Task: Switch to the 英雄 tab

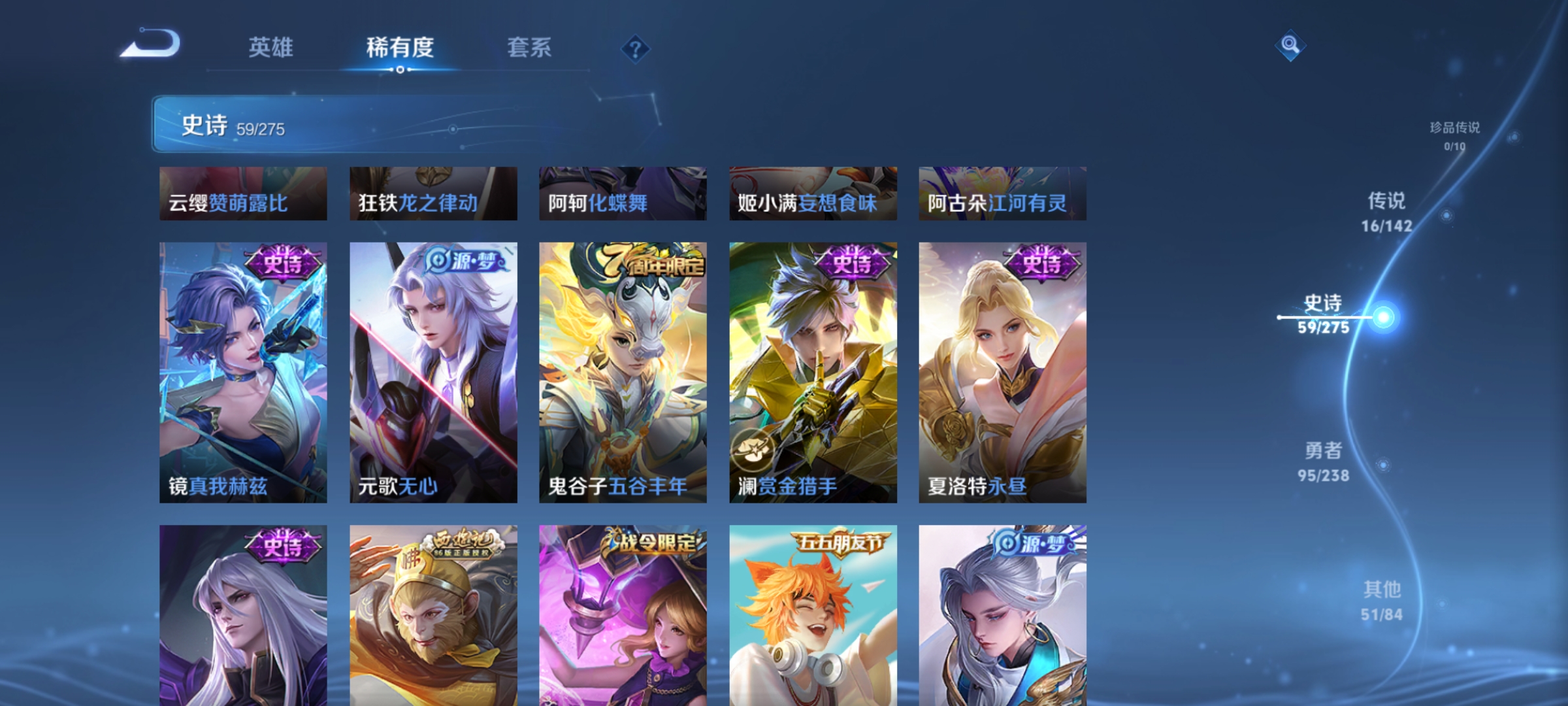Action: (270, 47)
